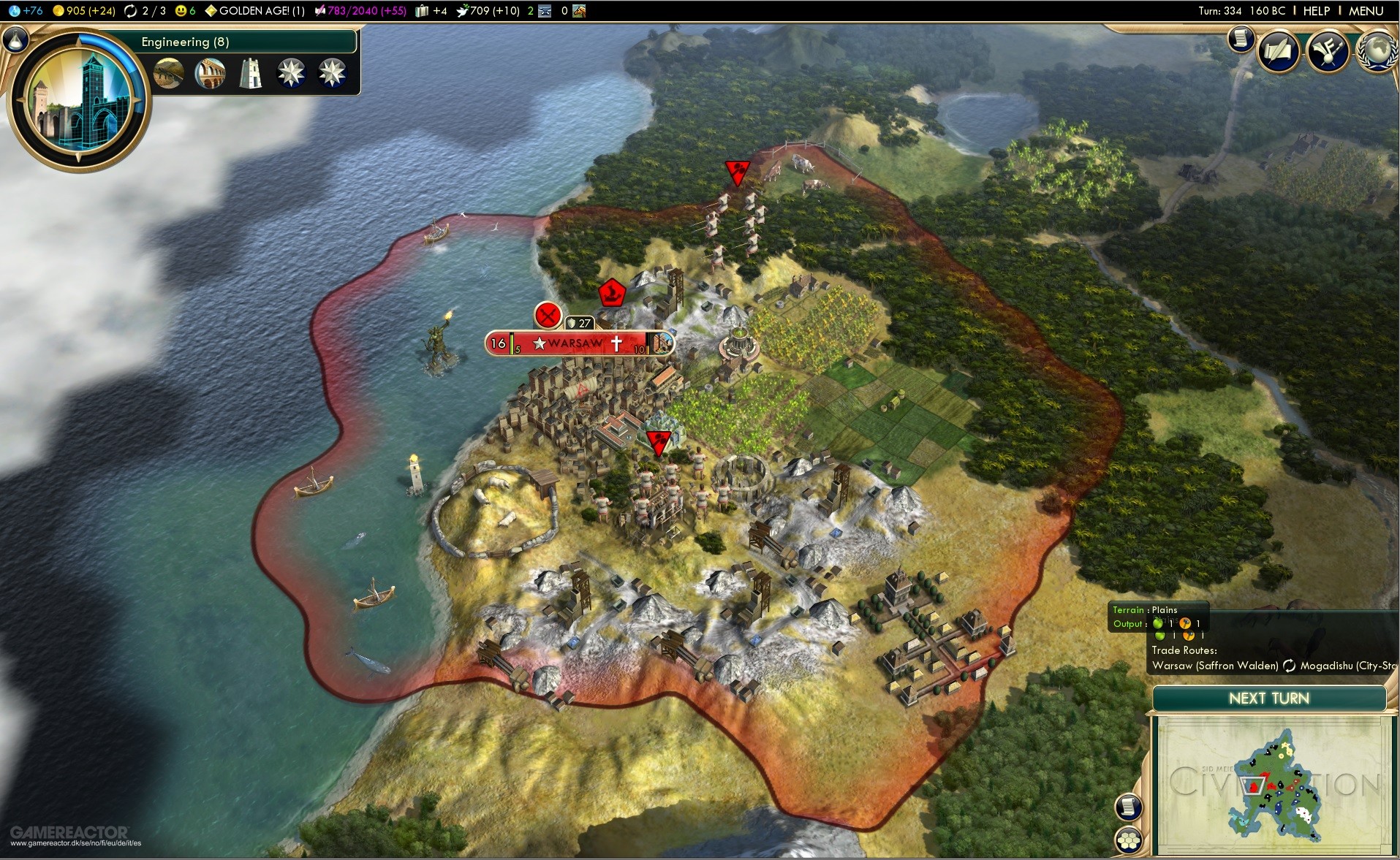The image size is (1400, 860).
Task: Open the social policies scroll-and-quill button
Action: tap(1278, 50)
